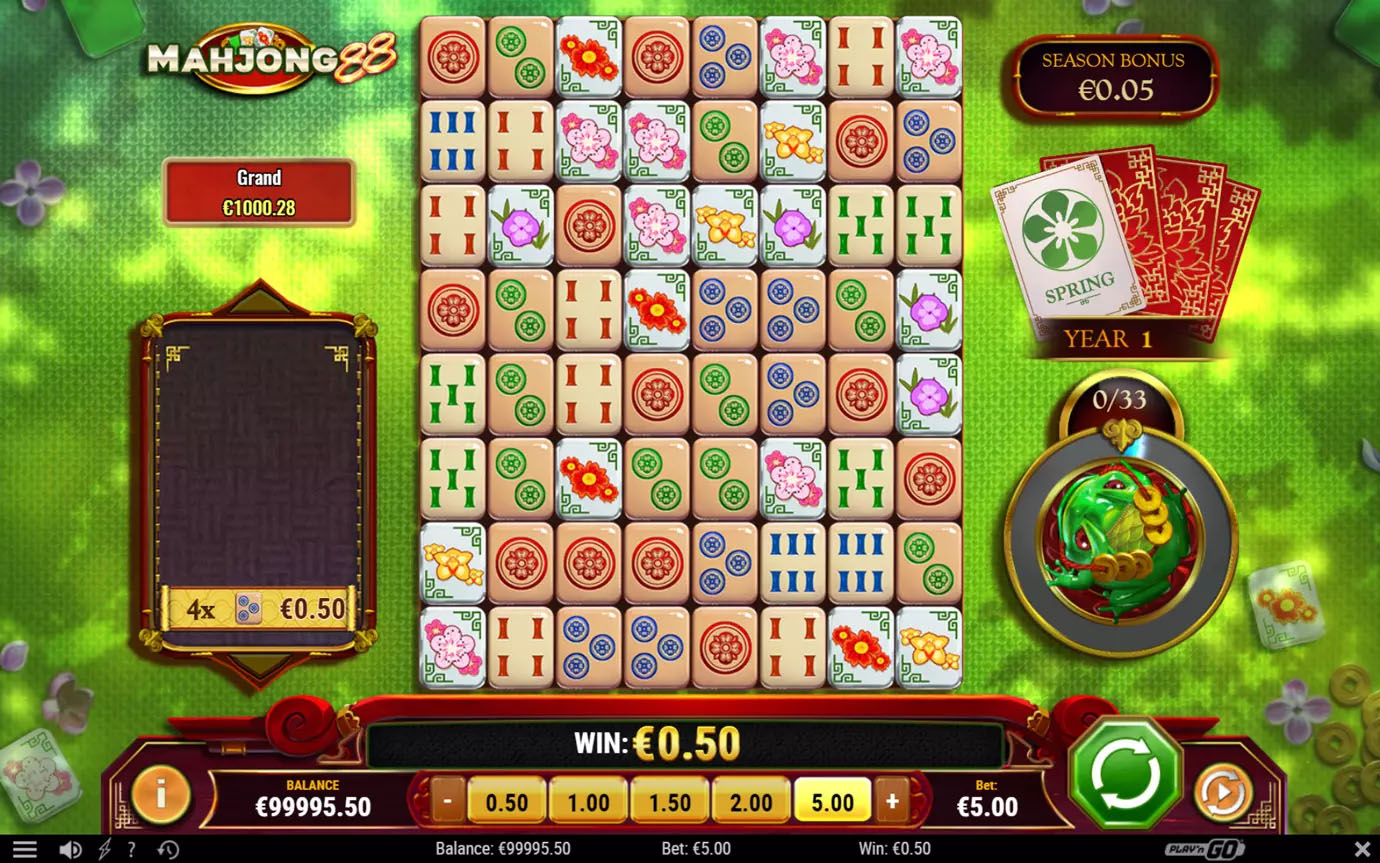Open game history clock icon

click(x=168, y=850)
